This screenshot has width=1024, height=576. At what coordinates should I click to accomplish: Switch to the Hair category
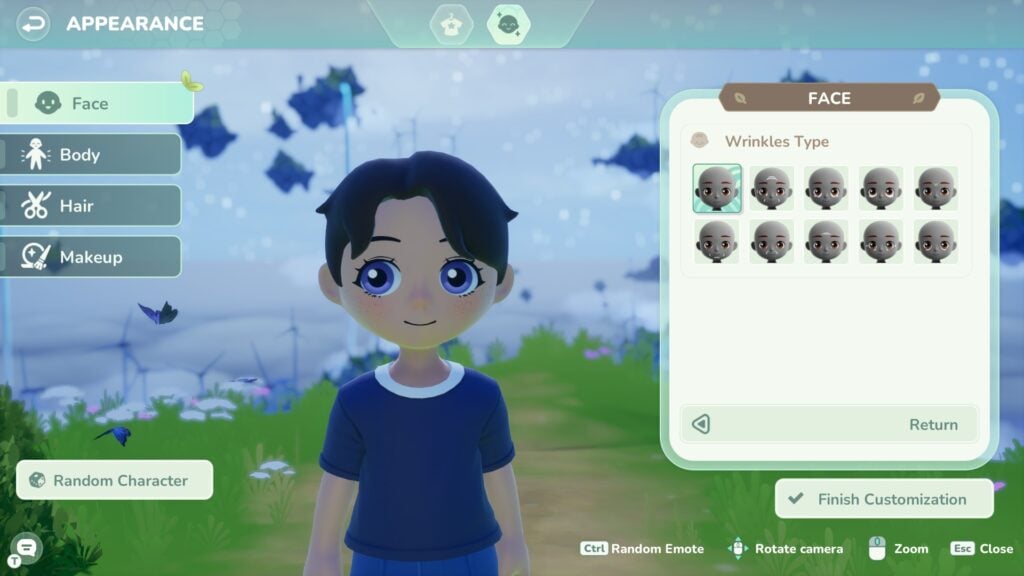[x=91, y=206]
